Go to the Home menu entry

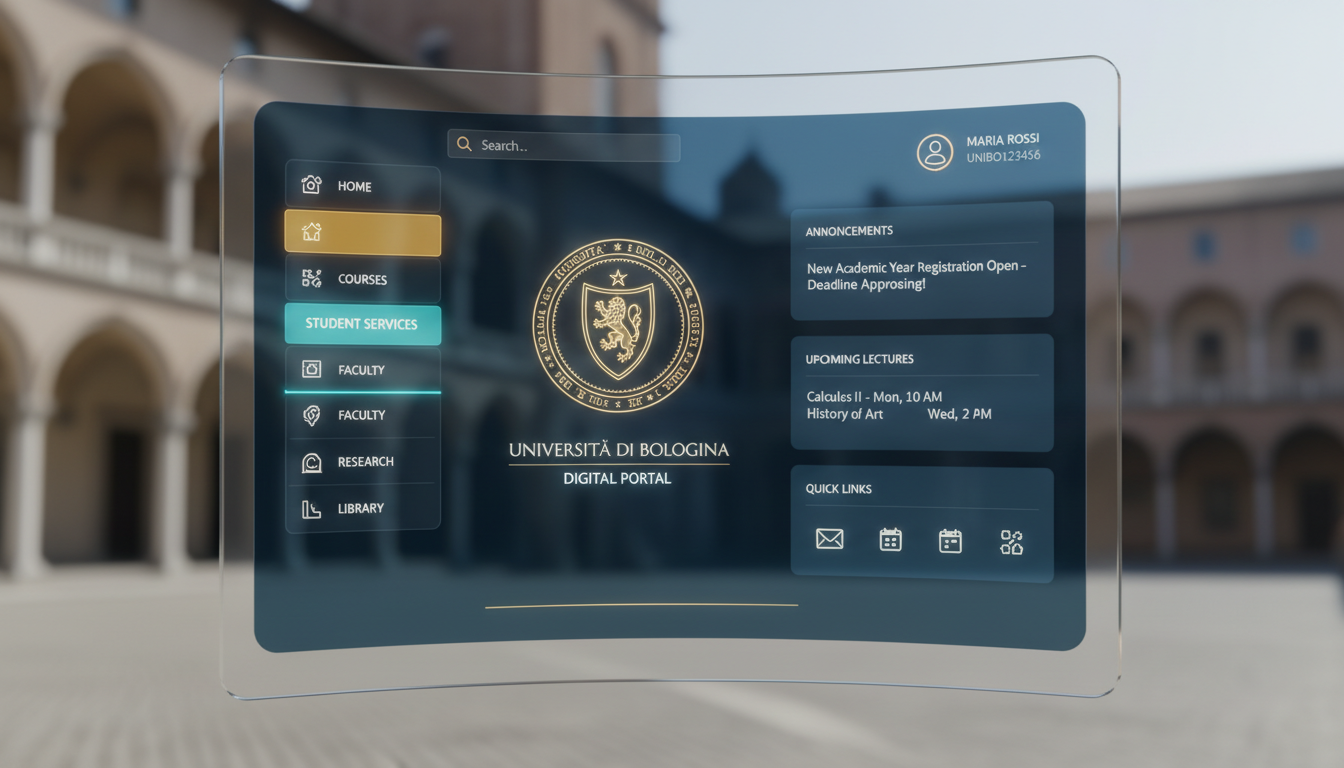(362, 186)
